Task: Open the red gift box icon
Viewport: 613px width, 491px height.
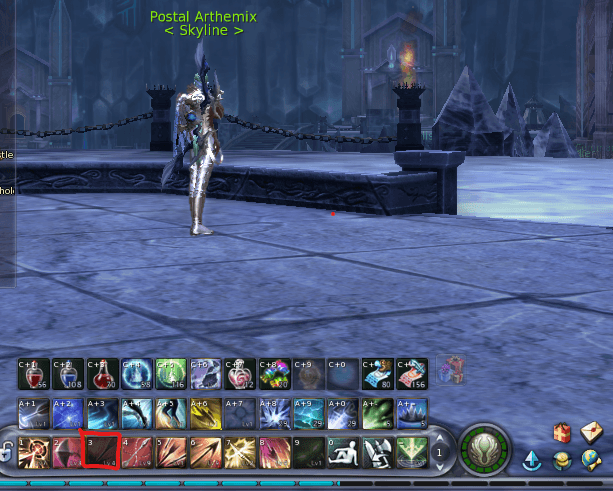Action: [x=564, y=433]
